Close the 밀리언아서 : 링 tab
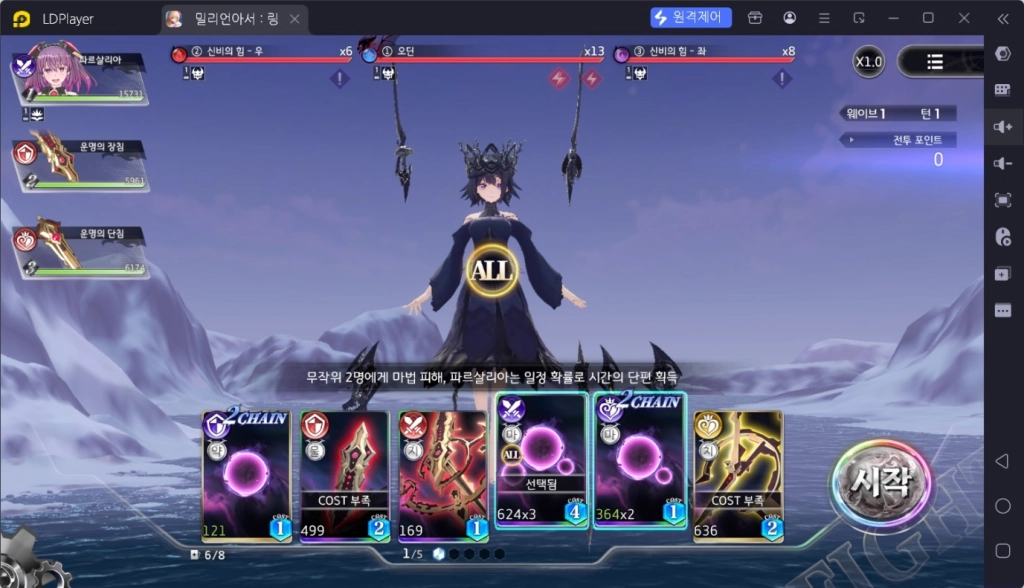This screenshot has height=588, width=1024. (x=293, y=18)
